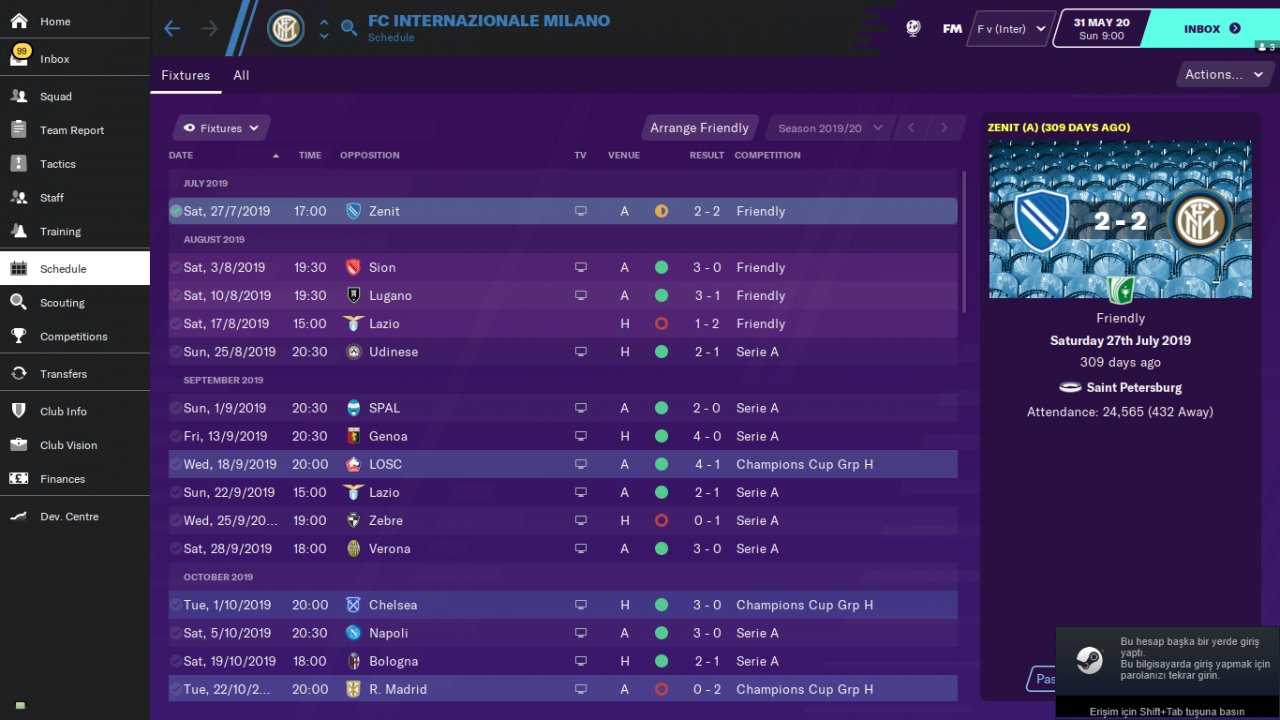Open the Transfers section
The width and height of the screenshot is (1280, 720).
tap(63, 374)
